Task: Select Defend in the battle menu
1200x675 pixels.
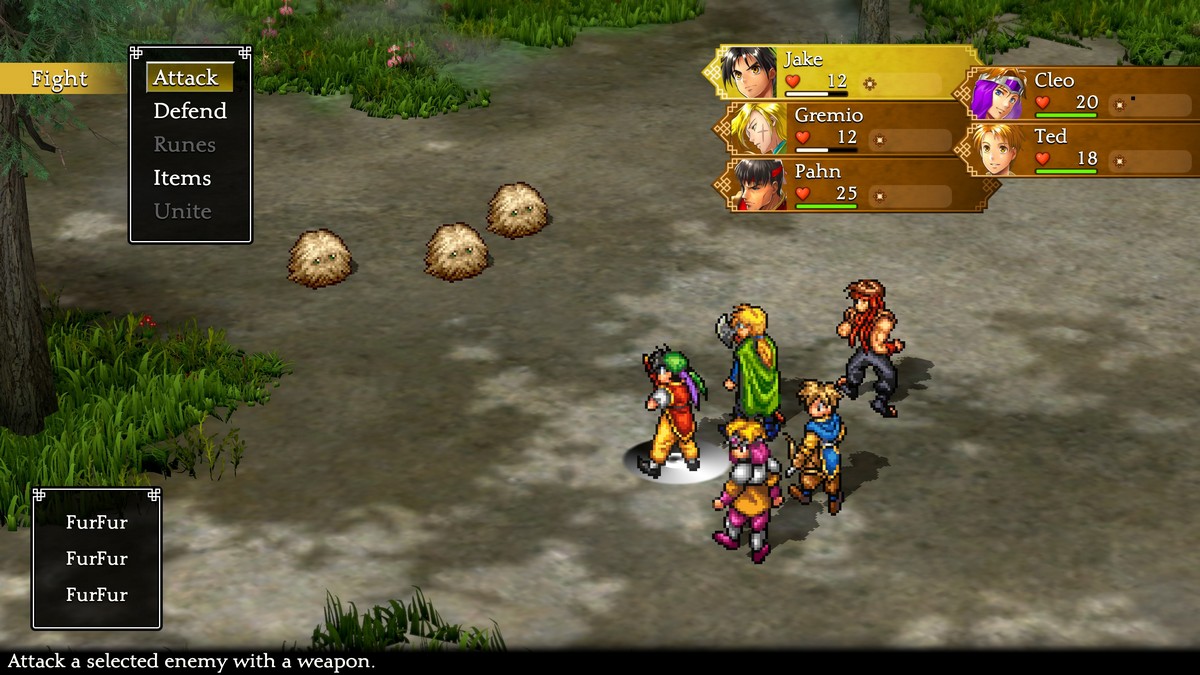Action: (190, 111)
